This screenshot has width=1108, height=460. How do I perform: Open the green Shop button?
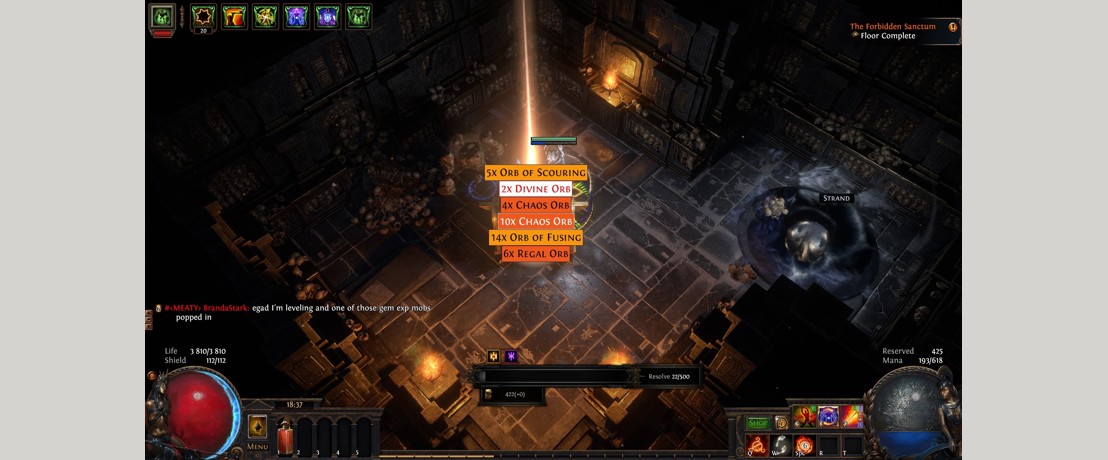(x=758, y=423)
